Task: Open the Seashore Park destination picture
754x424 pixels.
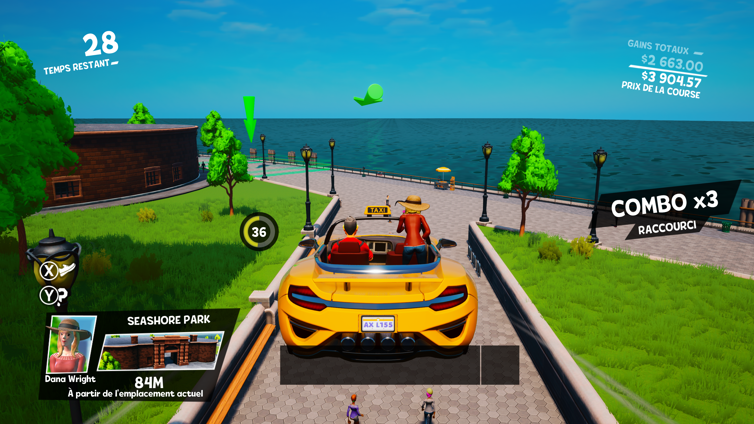Action: (162, 351)
